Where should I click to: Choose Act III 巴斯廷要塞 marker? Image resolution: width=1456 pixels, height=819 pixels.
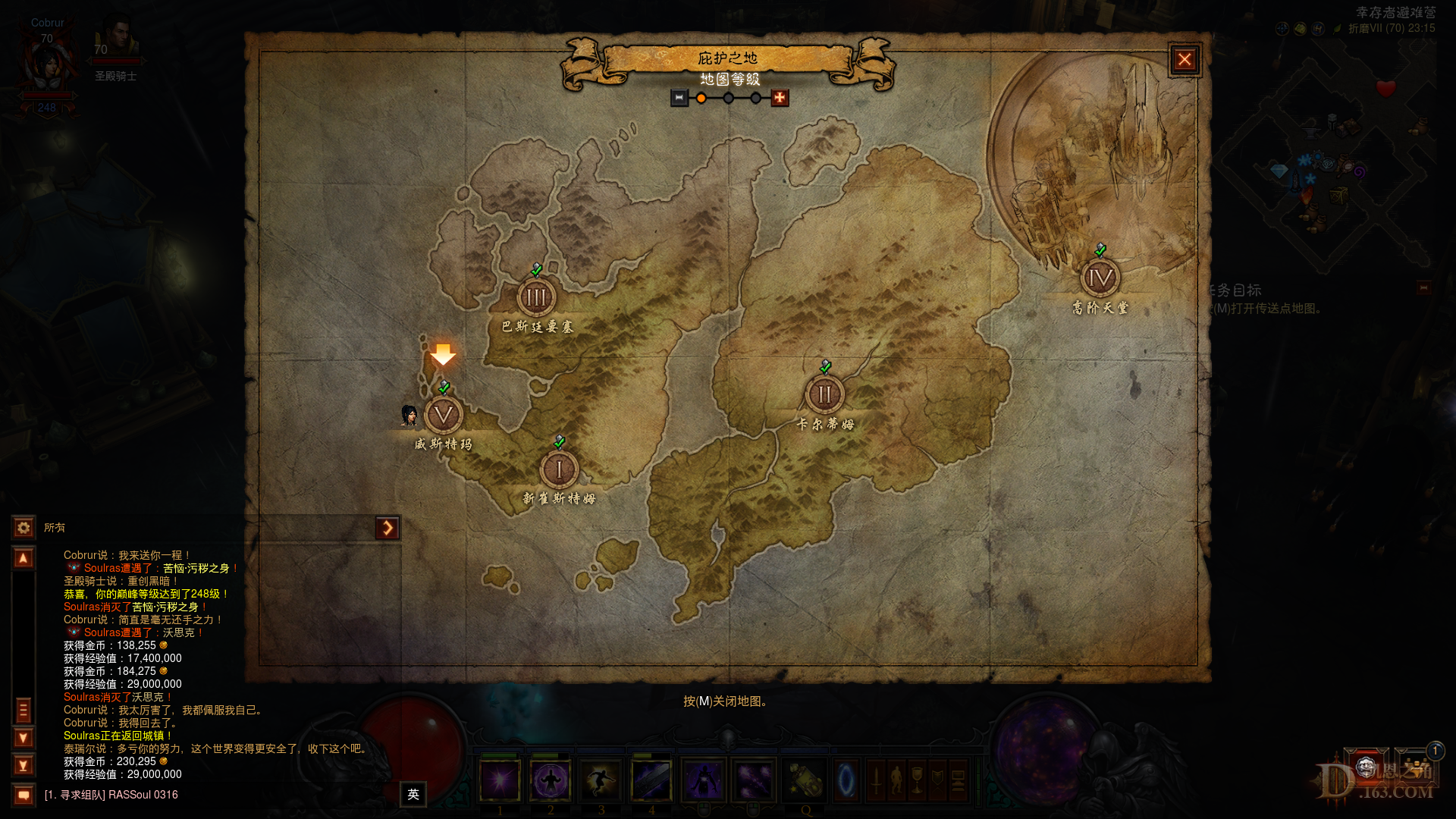[536, 297]
